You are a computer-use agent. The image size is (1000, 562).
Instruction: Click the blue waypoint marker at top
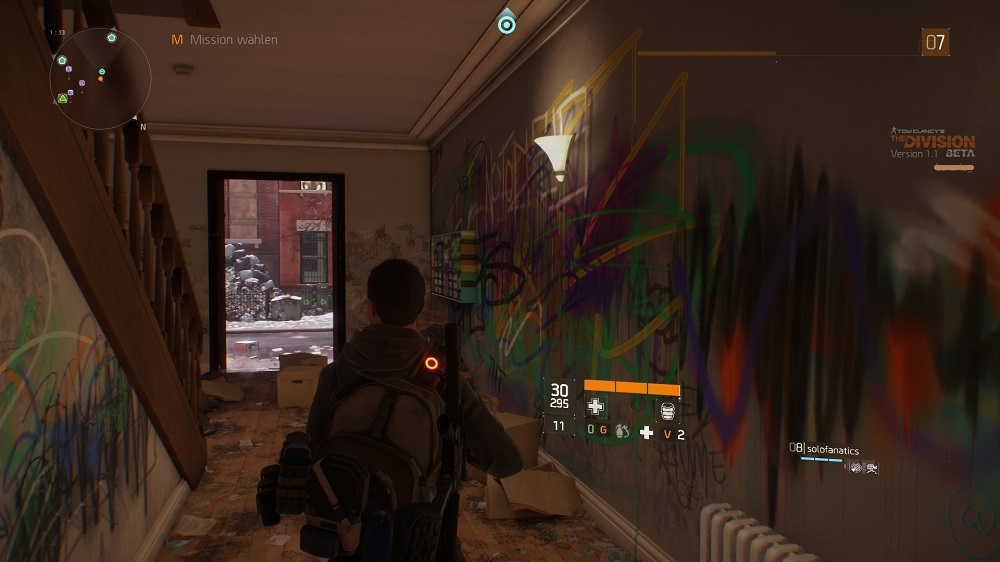506,21
